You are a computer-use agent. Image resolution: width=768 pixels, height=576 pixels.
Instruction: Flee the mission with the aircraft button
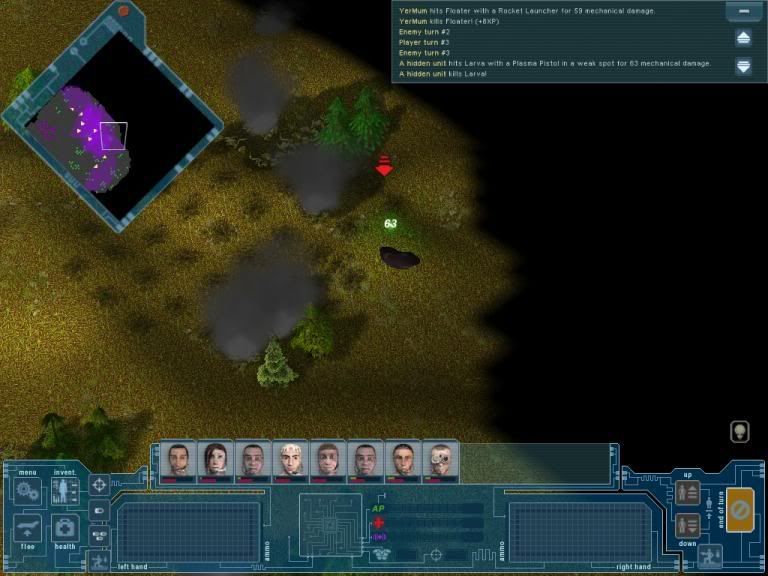28,530
